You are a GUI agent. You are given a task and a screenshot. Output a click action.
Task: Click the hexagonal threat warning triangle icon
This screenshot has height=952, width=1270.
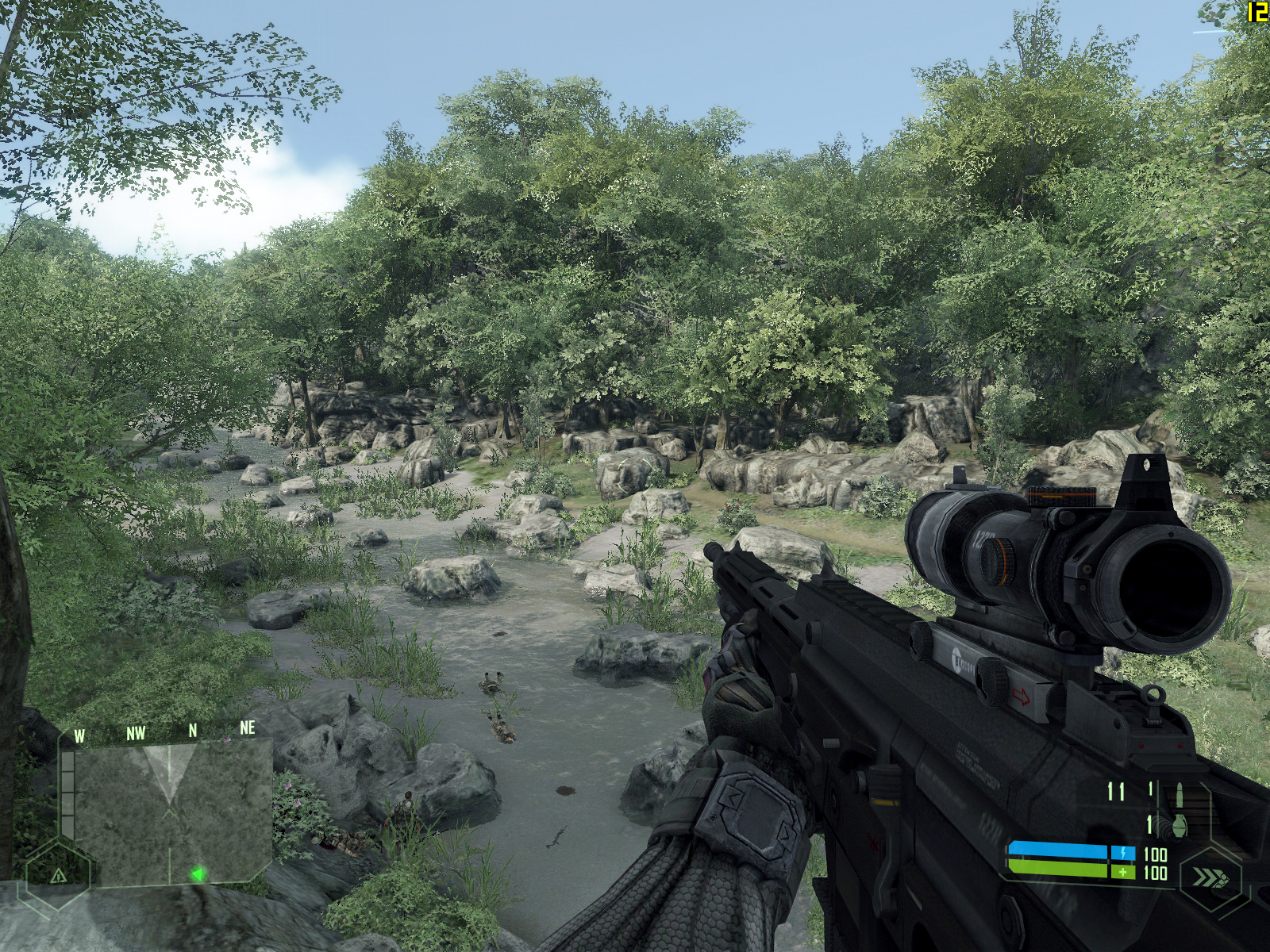point(58,876)
